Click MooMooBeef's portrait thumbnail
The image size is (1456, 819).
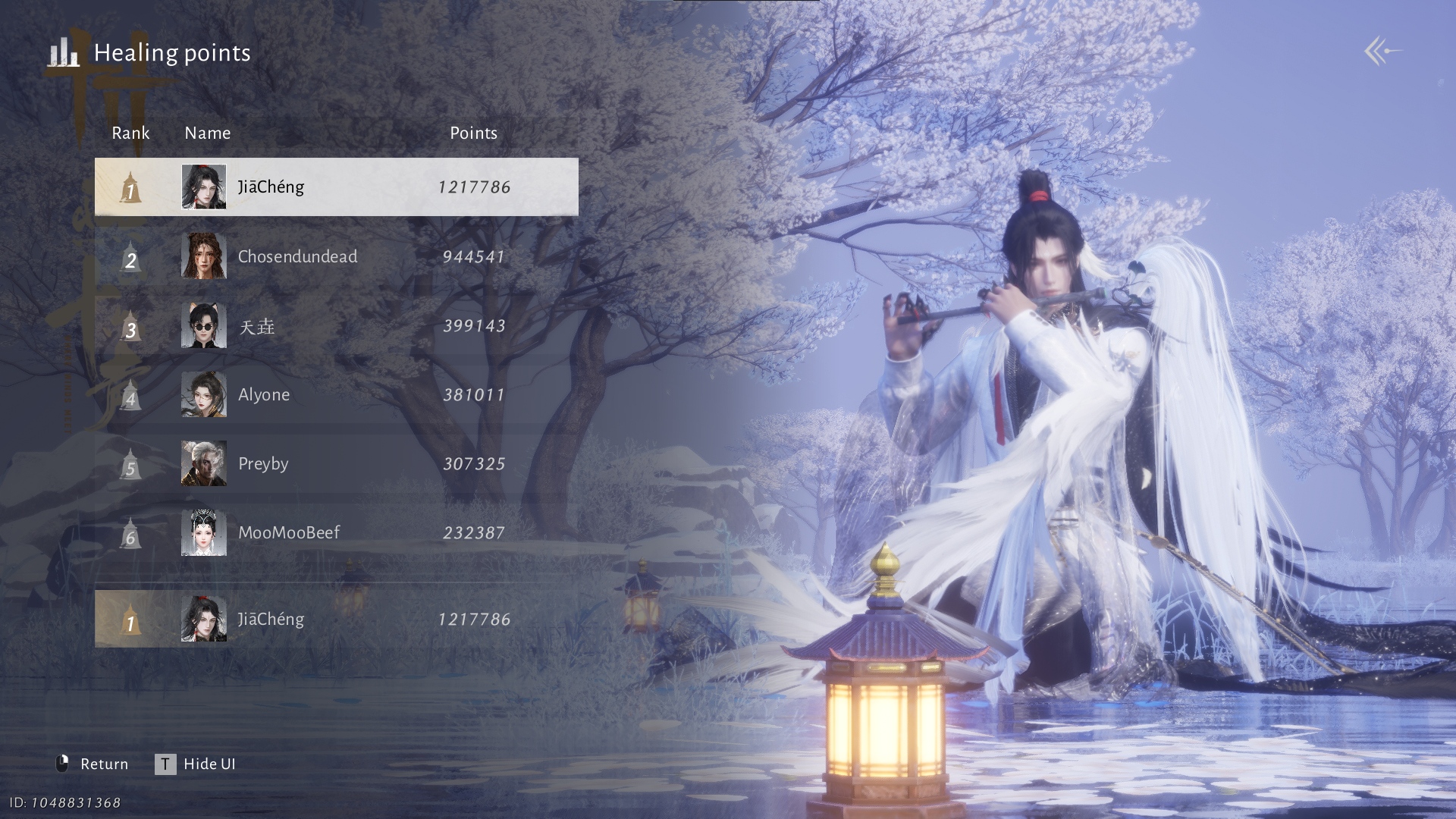tap(204, 533)
